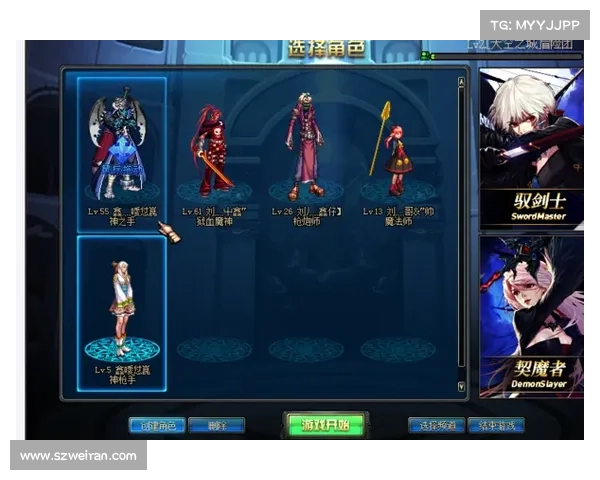This screenshot has height=480, width=600.
Task: Choose the Lv.61 狱血魔神 character
Action: click(214, 150)
